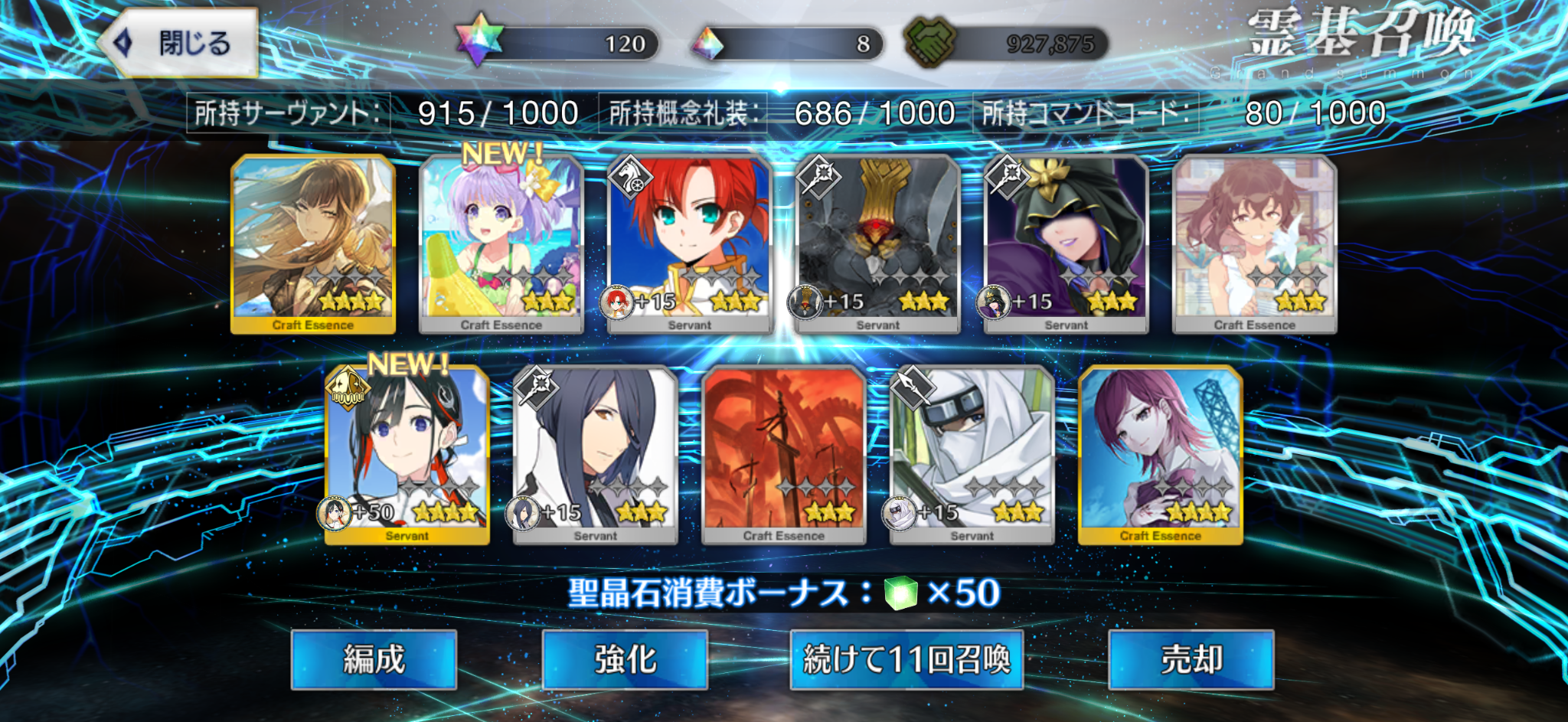The image size is (1568, 722).
Task: Select the gold-framed brown-haired elf Craft Essence card
Action: (x=313, y=243)
